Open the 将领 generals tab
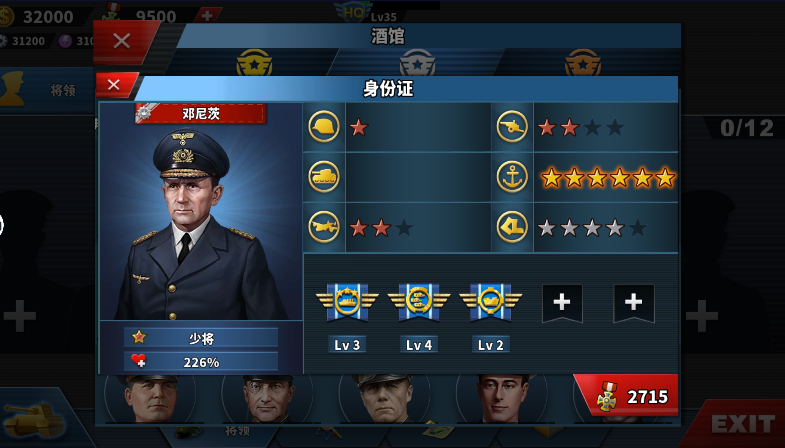The width and height of the screenshot is (785, 448). pyautogui.click(x=62, y=90)
